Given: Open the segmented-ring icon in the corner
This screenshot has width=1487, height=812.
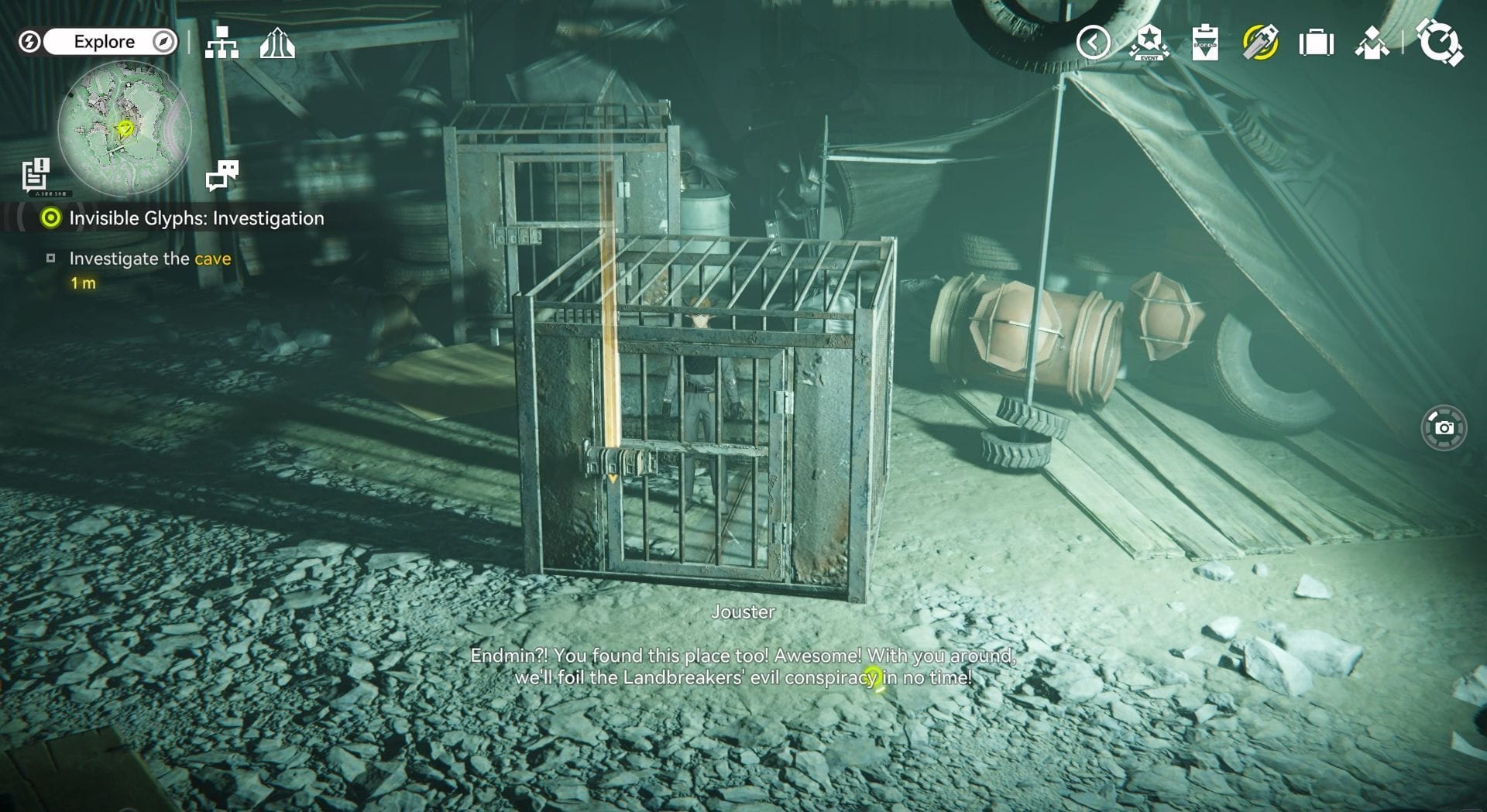Looking at the screenshot, I should pyautogui.click(x=1439, y=43).
